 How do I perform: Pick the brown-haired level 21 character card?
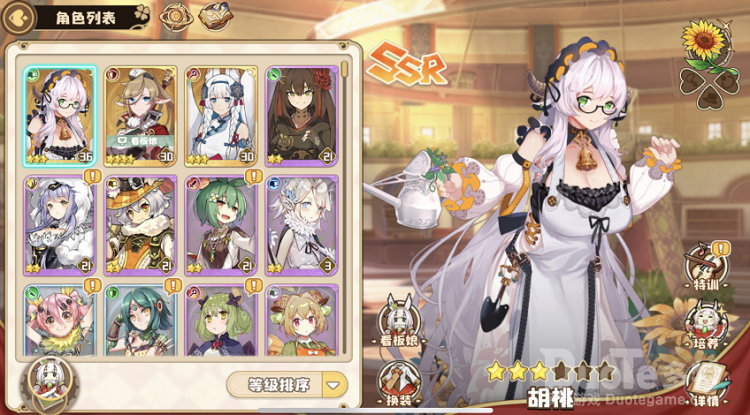(301, 115)
